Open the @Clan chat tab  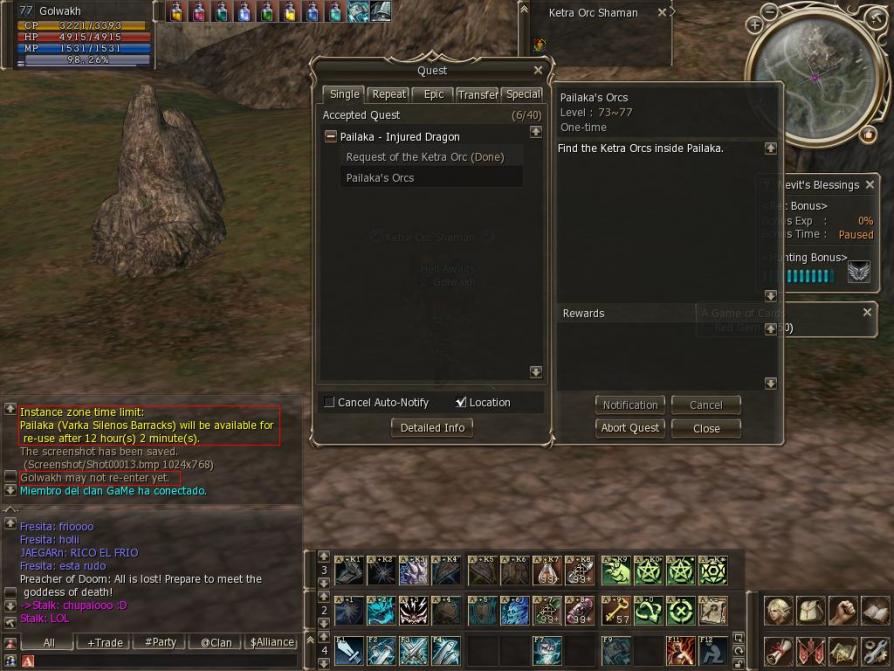[x=215, y=643]
